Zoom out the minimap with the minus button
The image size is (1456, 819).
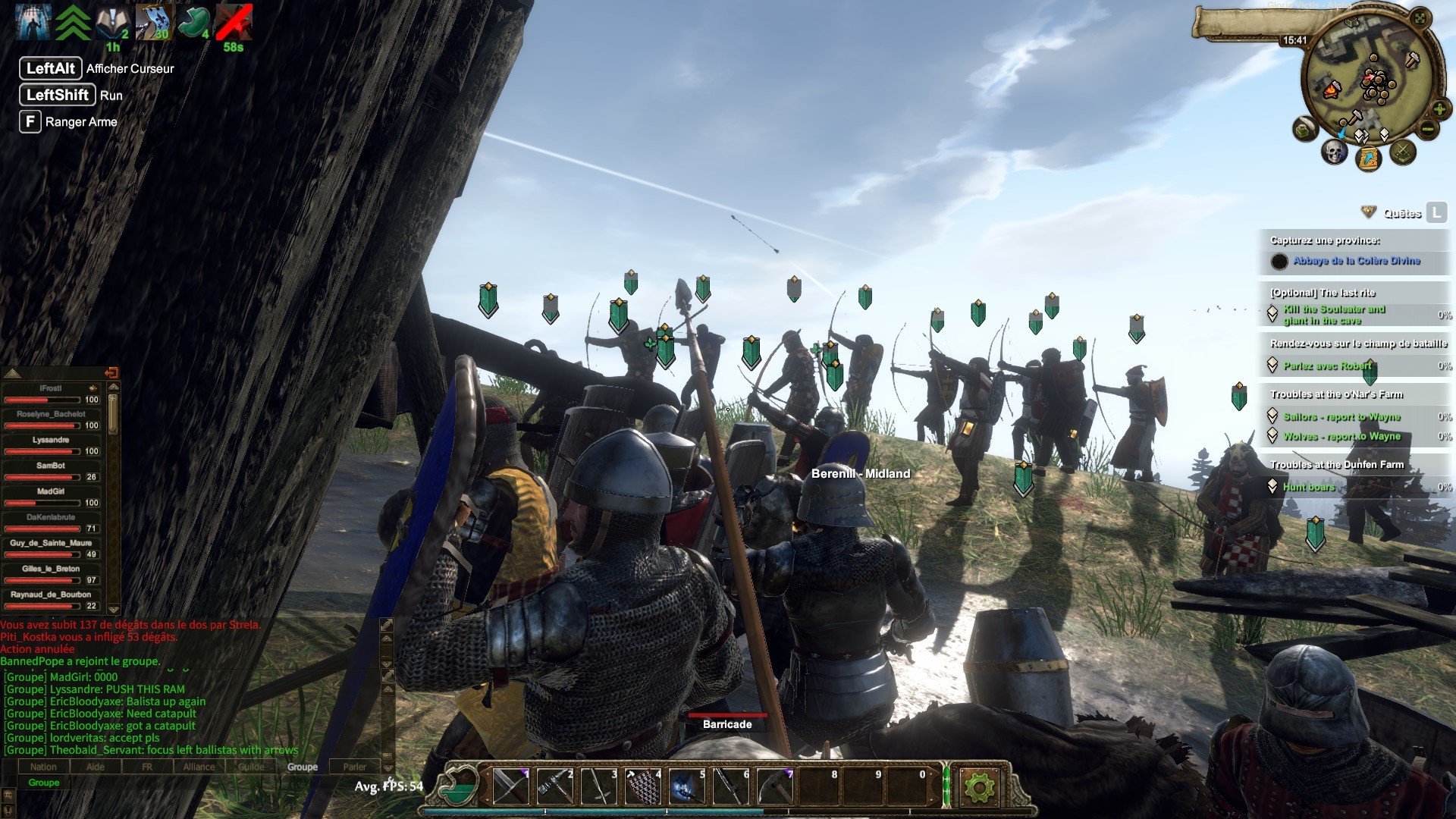click(1428, 129)
